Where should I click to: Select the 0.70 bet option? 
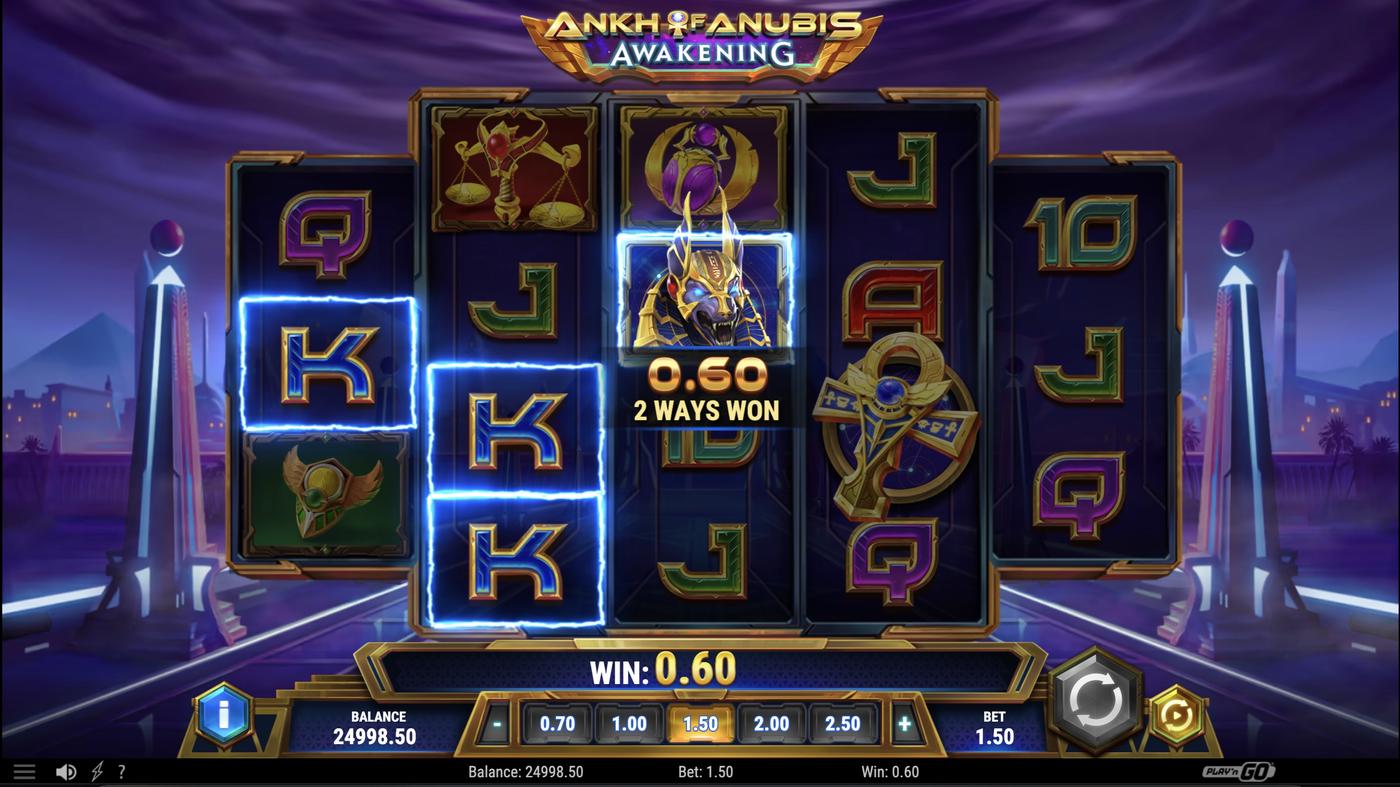pyautogui.click(x=558, y=722)
